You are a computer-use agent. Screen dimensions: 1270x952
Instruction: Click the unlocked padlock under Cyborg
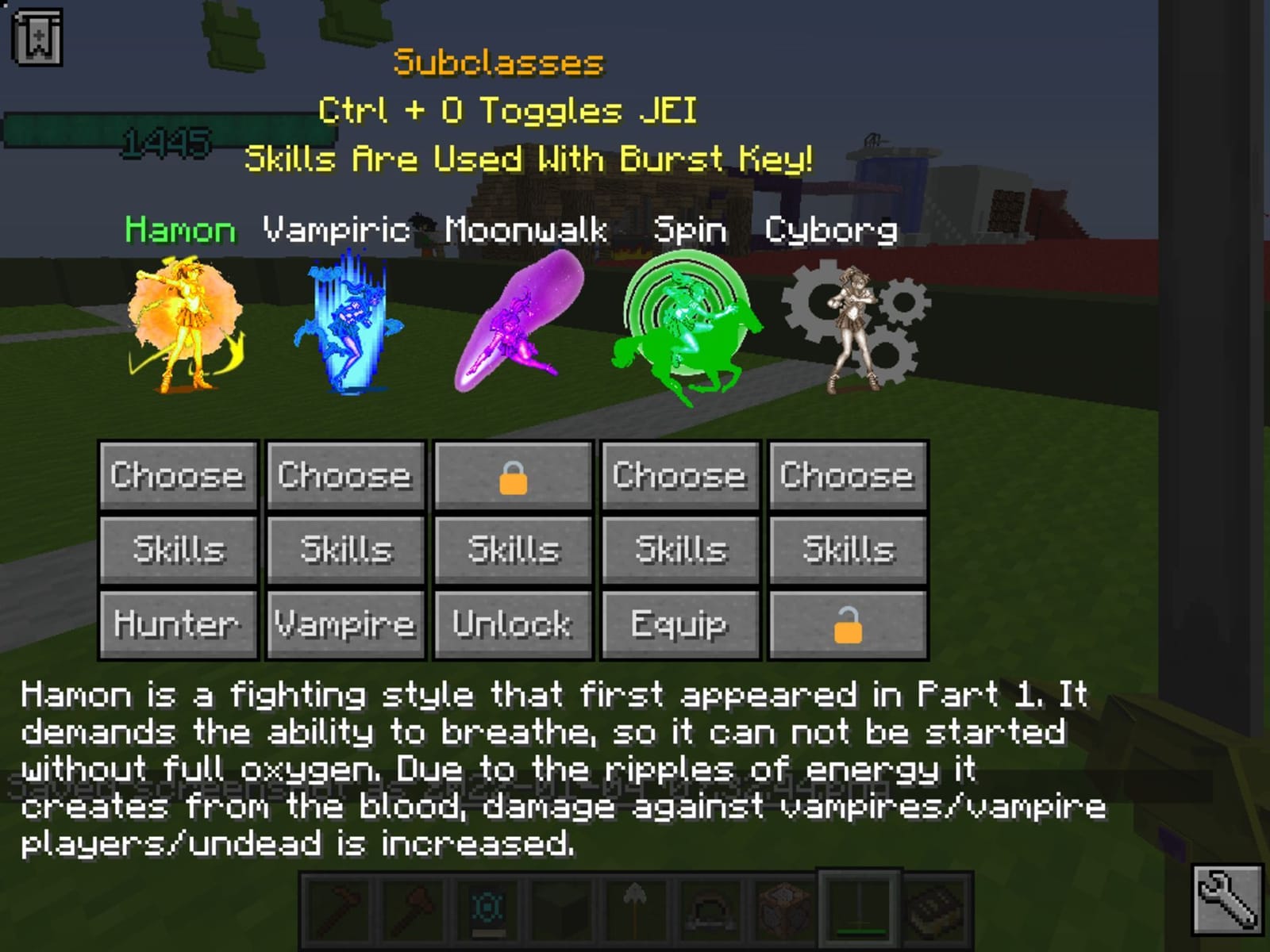click(x=847, y=624)
